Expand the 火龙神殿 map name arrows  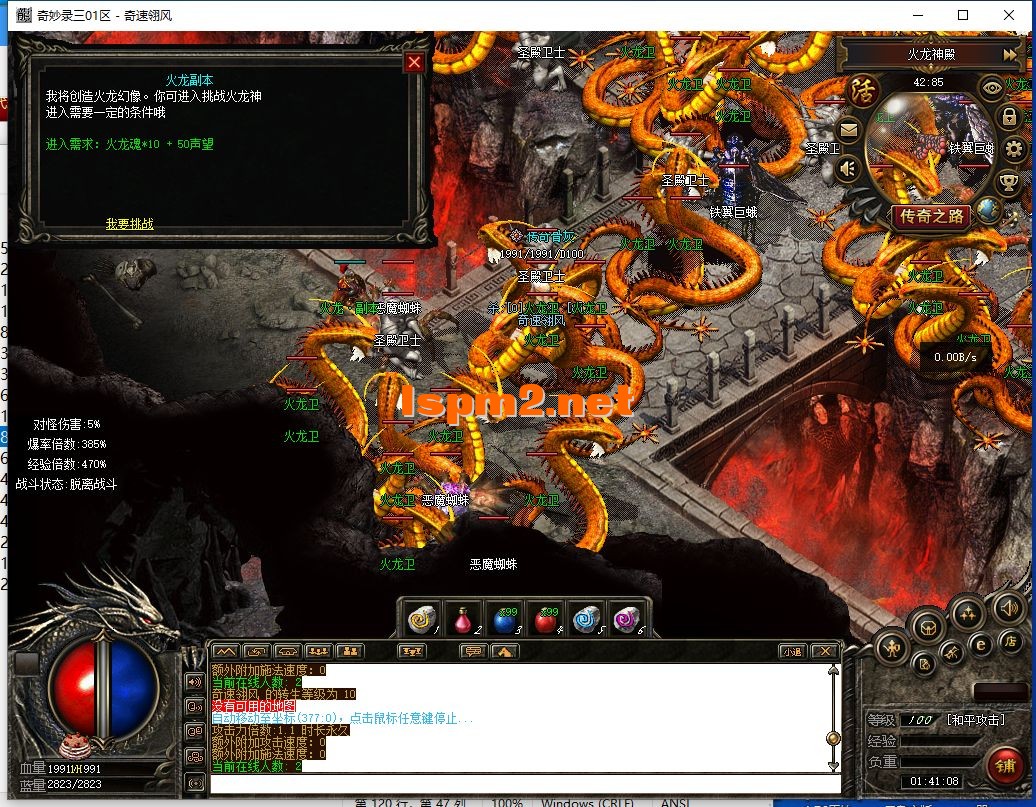(x=1010, y=54)
